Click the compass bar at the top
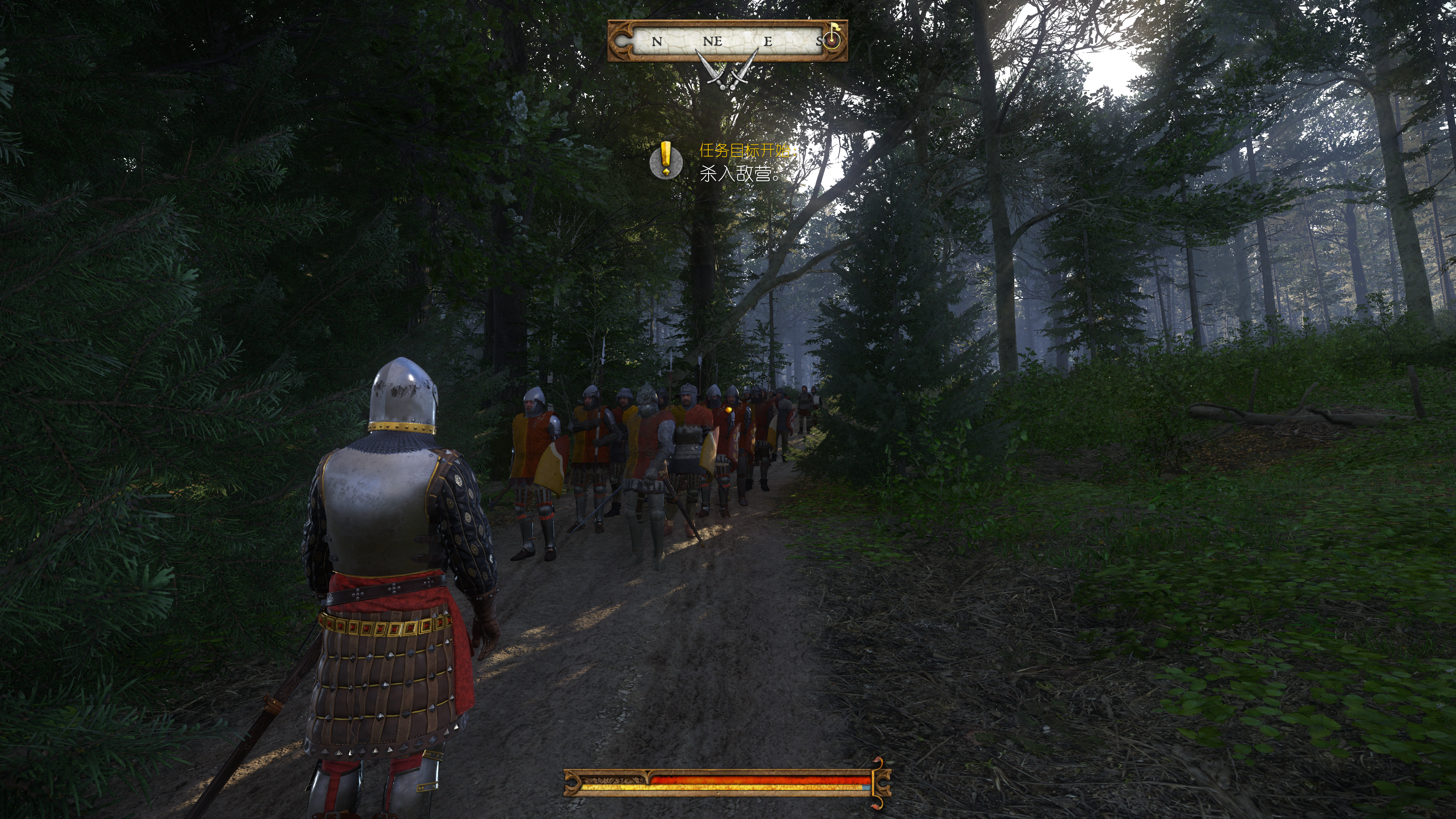This screenshot has height=819, width=1456. coord(727,41)
